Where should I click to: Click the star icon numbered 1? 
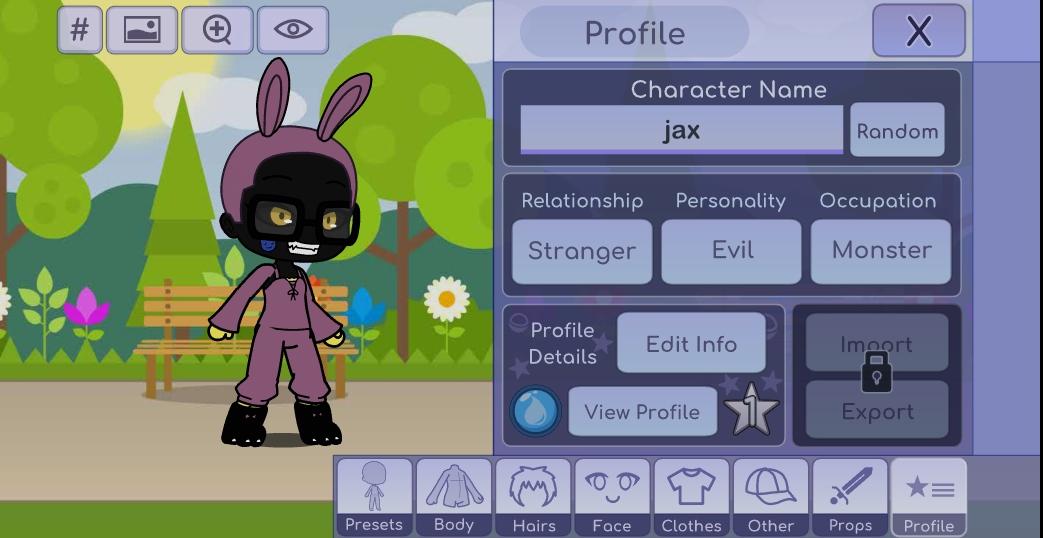pyautogui.click(x=751, y=411)
